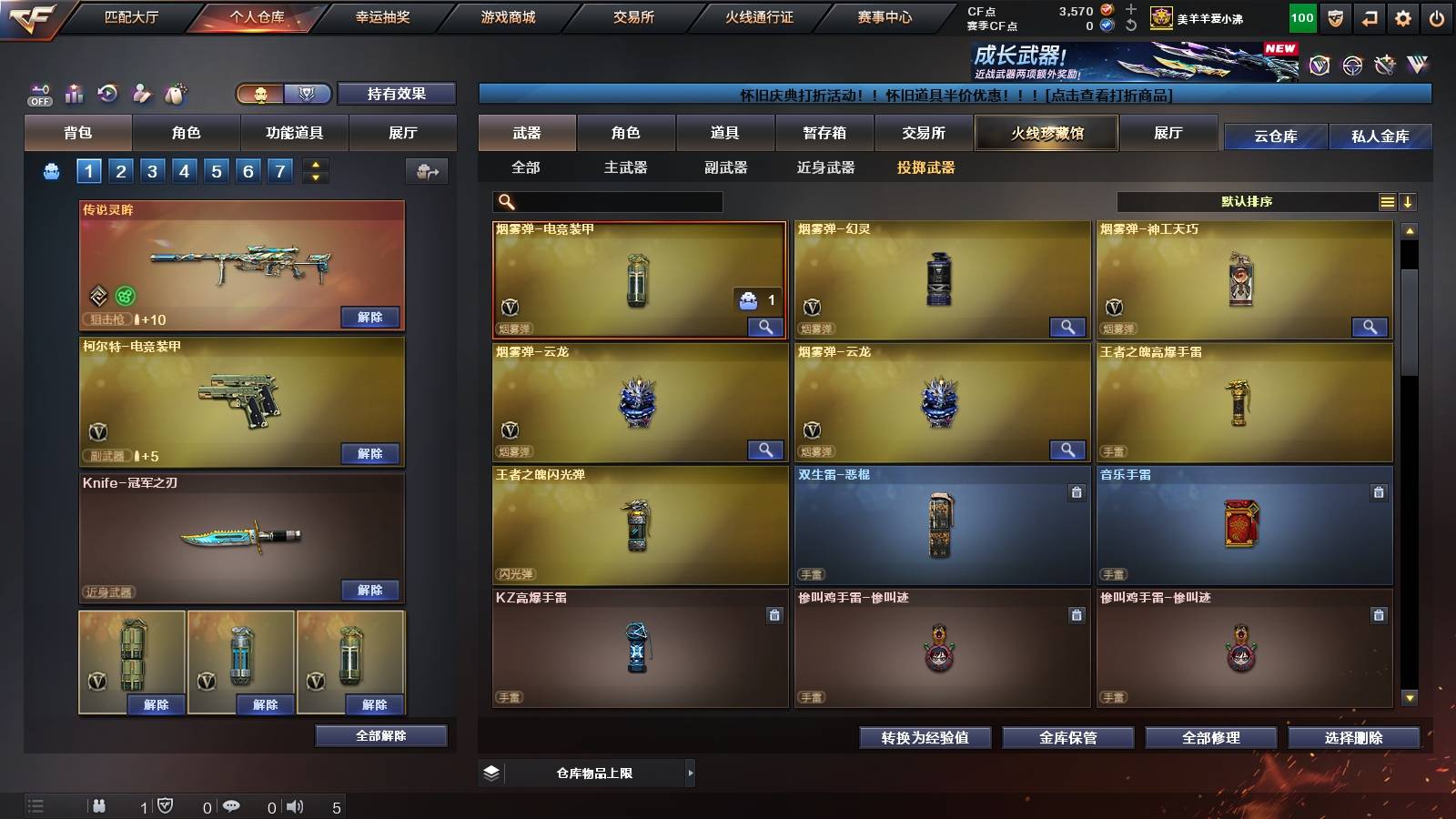Click the list view icon beside 默认排序
This screenshot has height=819, width=1456.
pos(1387,202)
